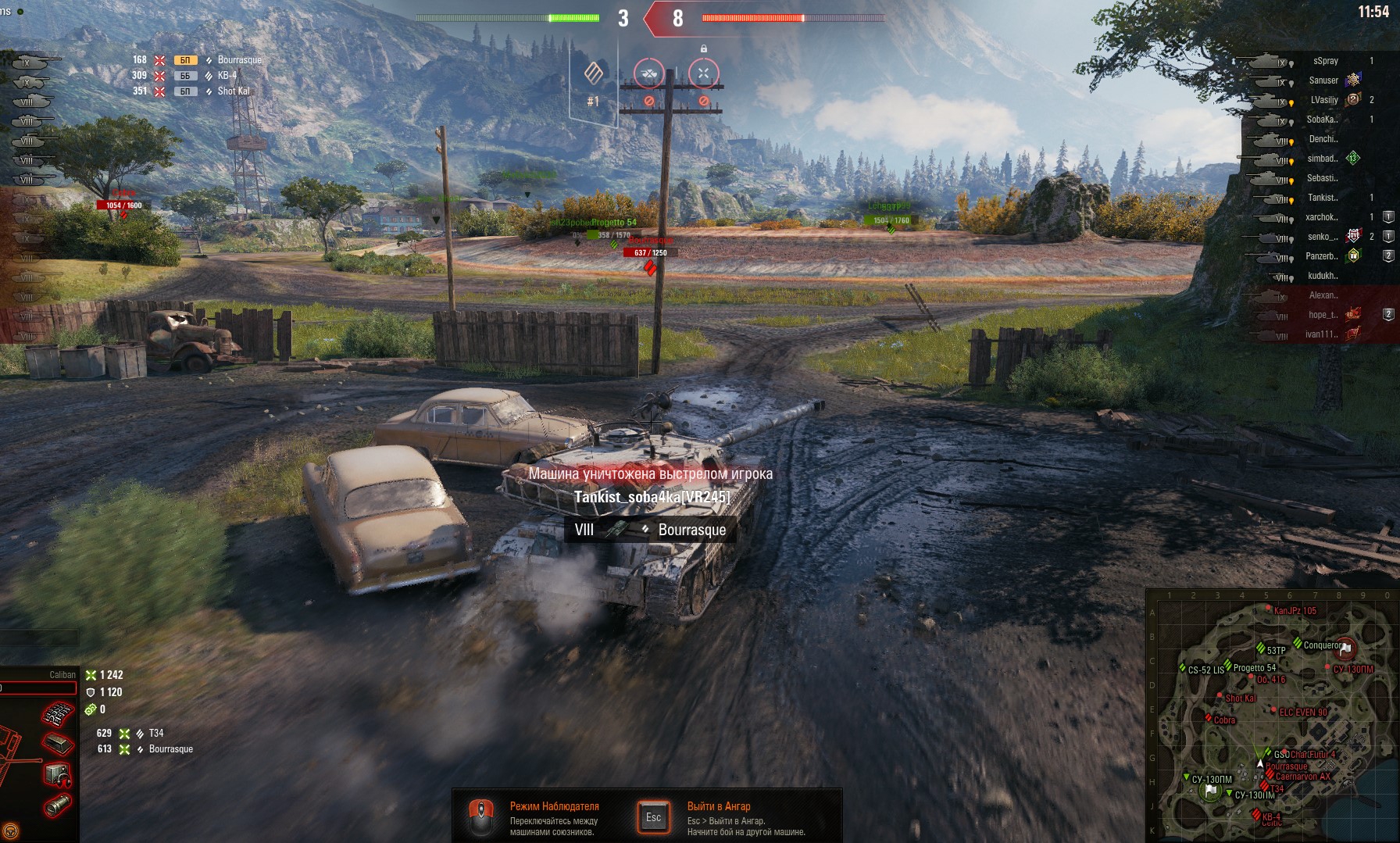This screenshot has width=1400, height=843.
Task: Click the T34 received damage entry
Action: click(x=155, y=734)
